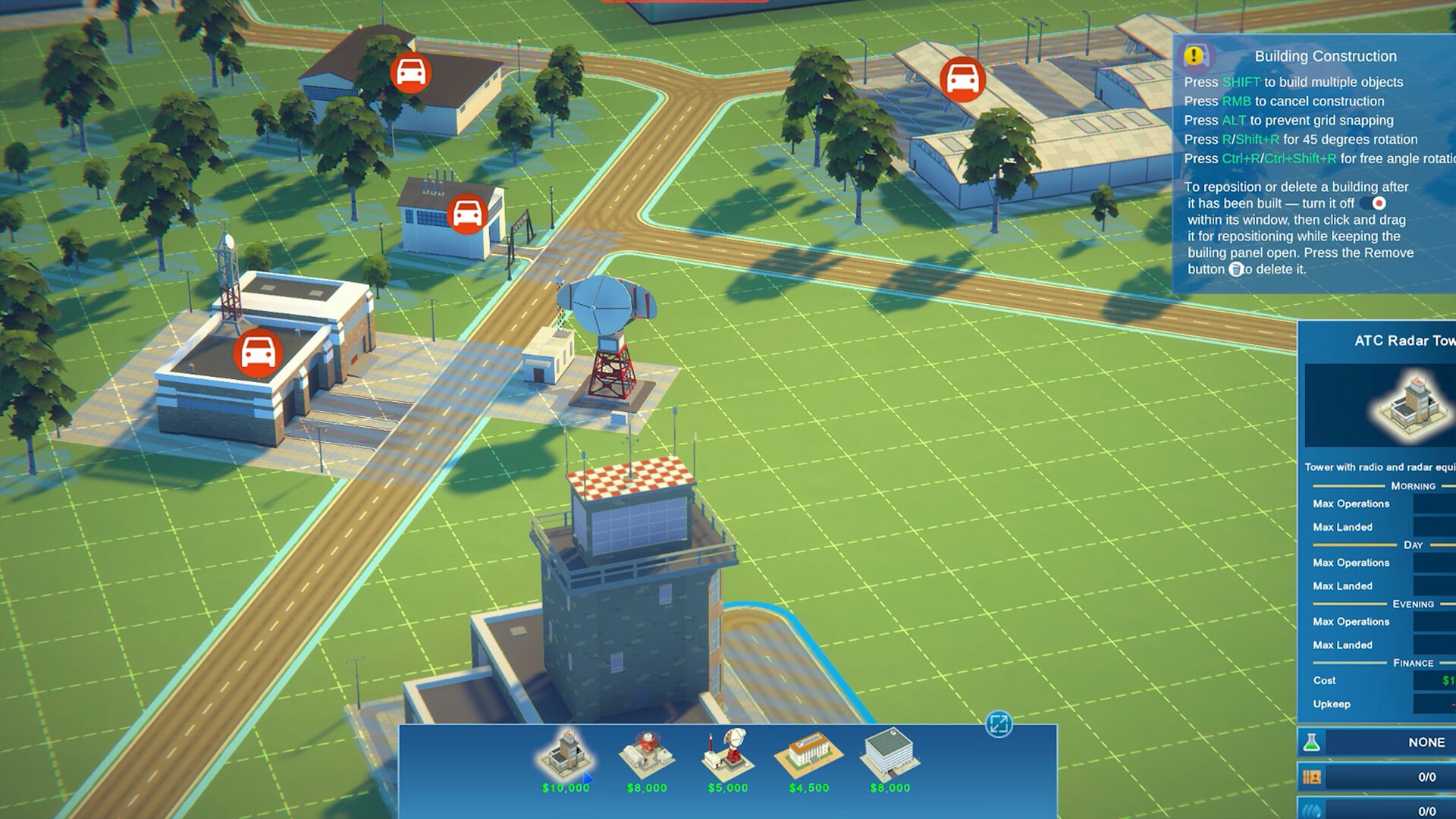Pick the $5,000 radar dish tower building

728,758
